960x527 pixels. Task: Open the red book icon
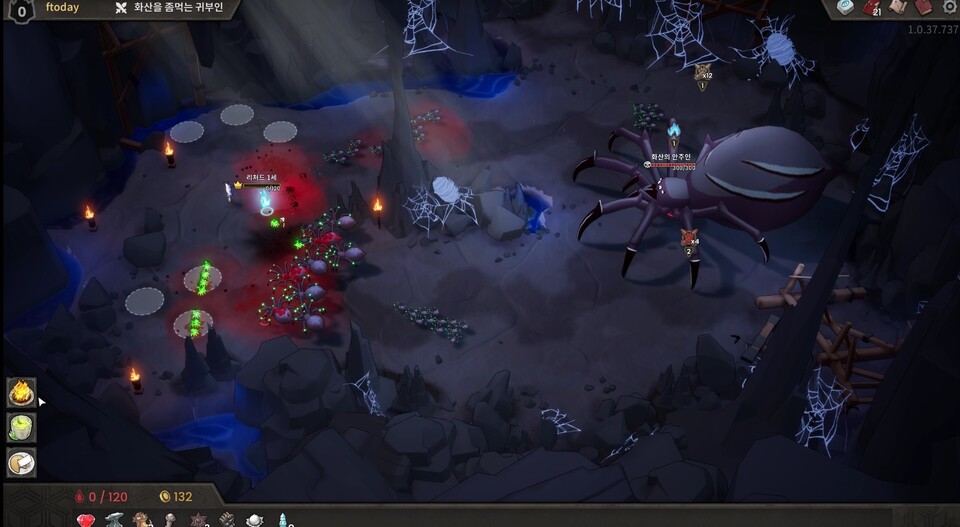[924, 7]
